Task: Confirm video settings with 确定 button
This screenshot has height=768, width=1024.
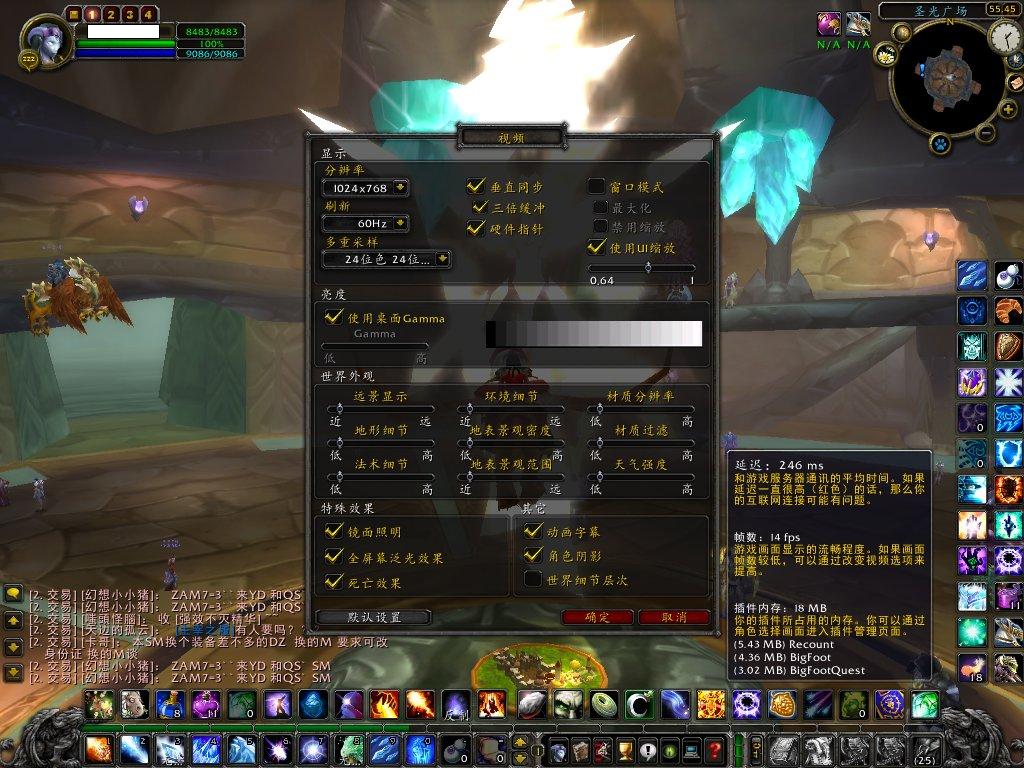Action: point(598,617)
